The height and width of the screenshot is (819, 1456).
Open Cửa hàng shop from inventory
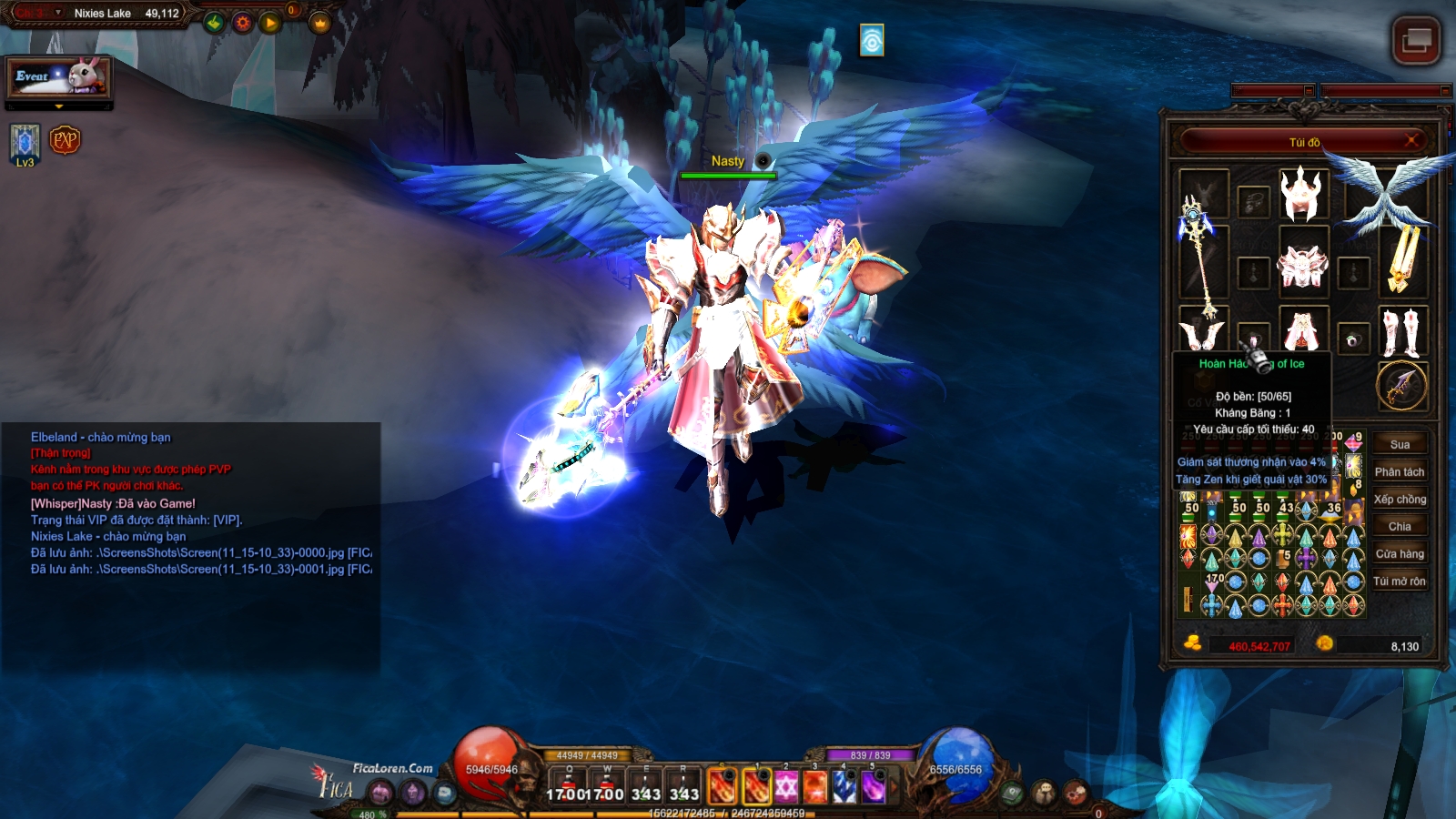[1400, 554]
